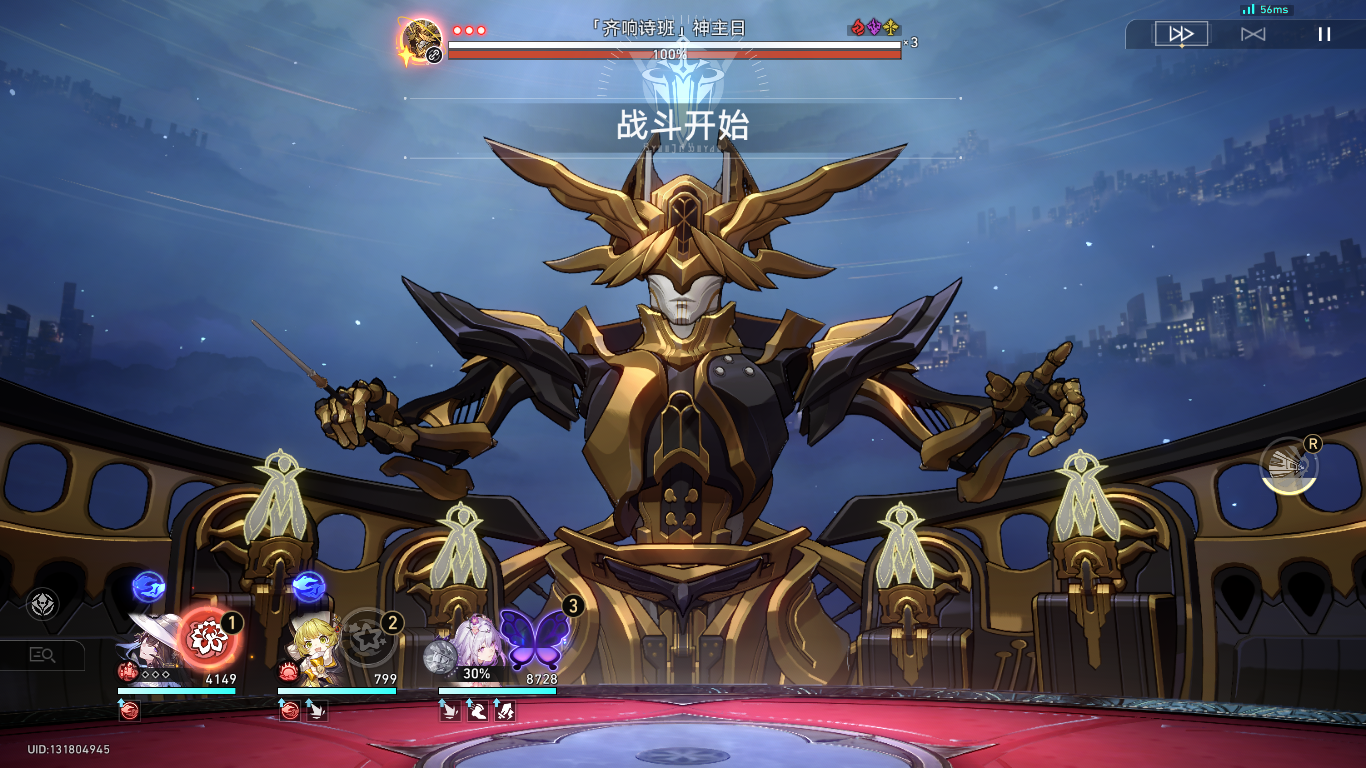This screenshot has width=1366, height=768.
Task: Click the red buff icon under first character
Action: [x=127, y=712]
